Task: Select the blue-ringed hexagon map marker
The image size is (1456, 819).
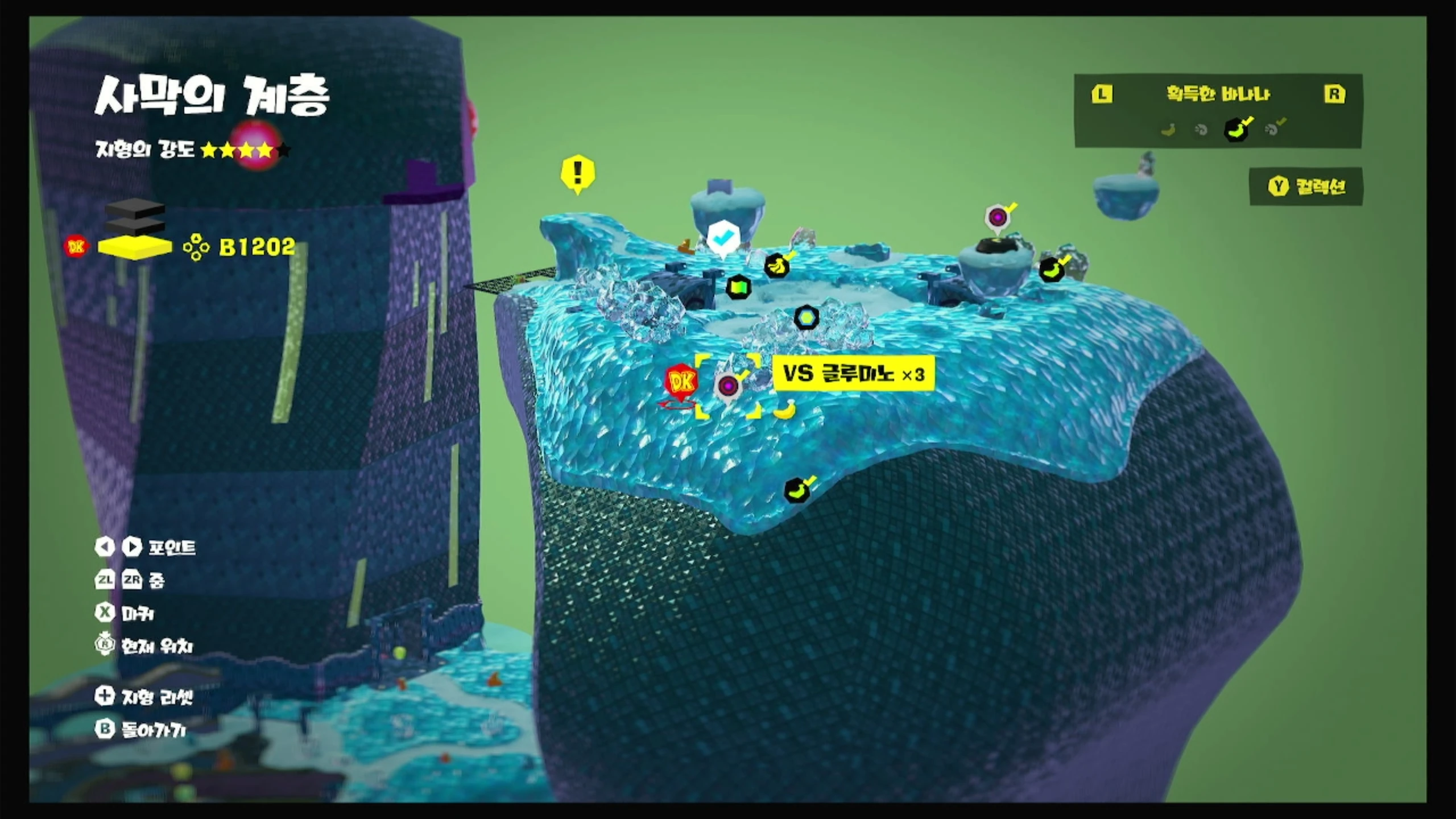Action: (x=805, y=317)
